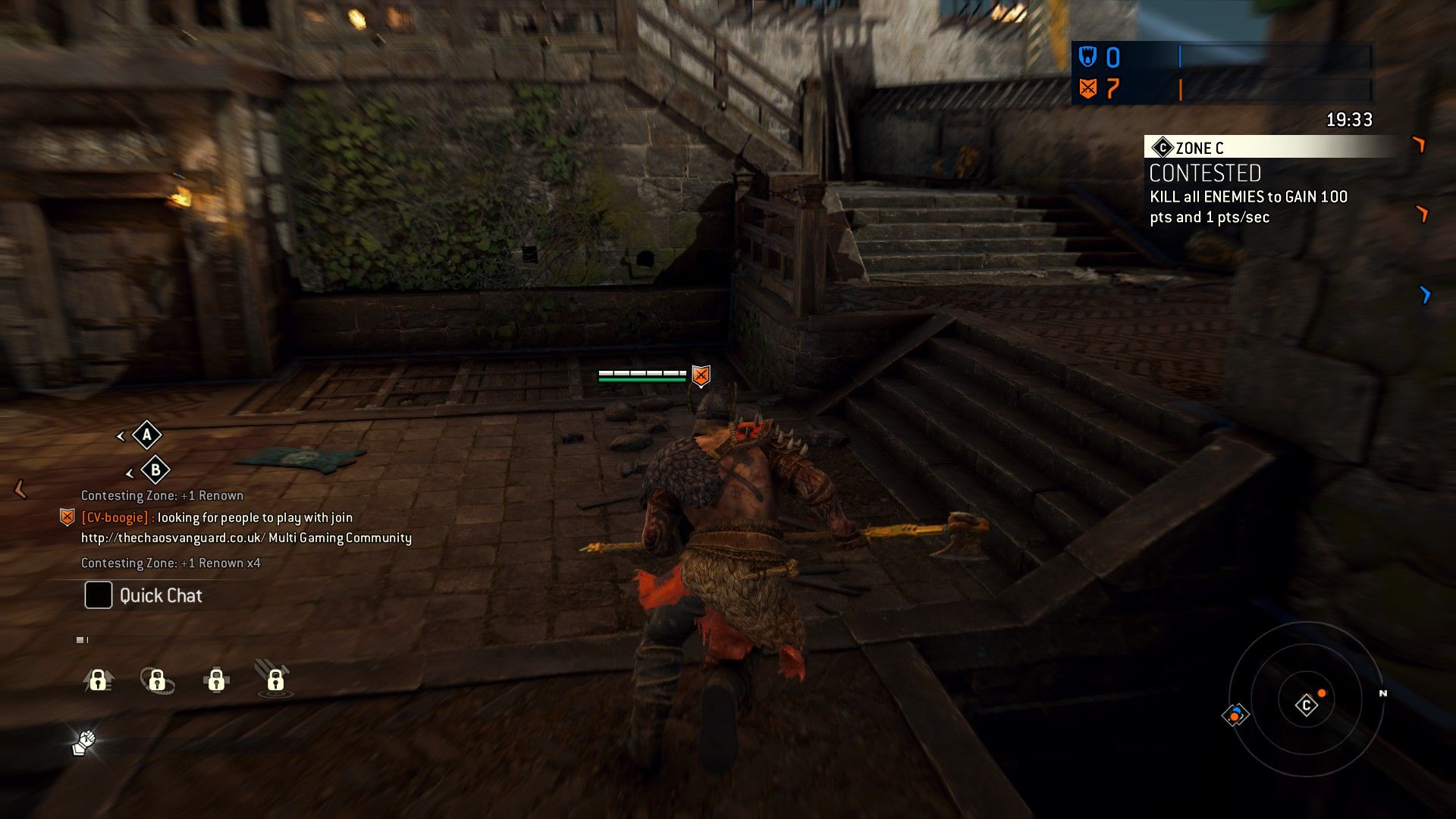Select the Zone C marker on minimap

1306,706
